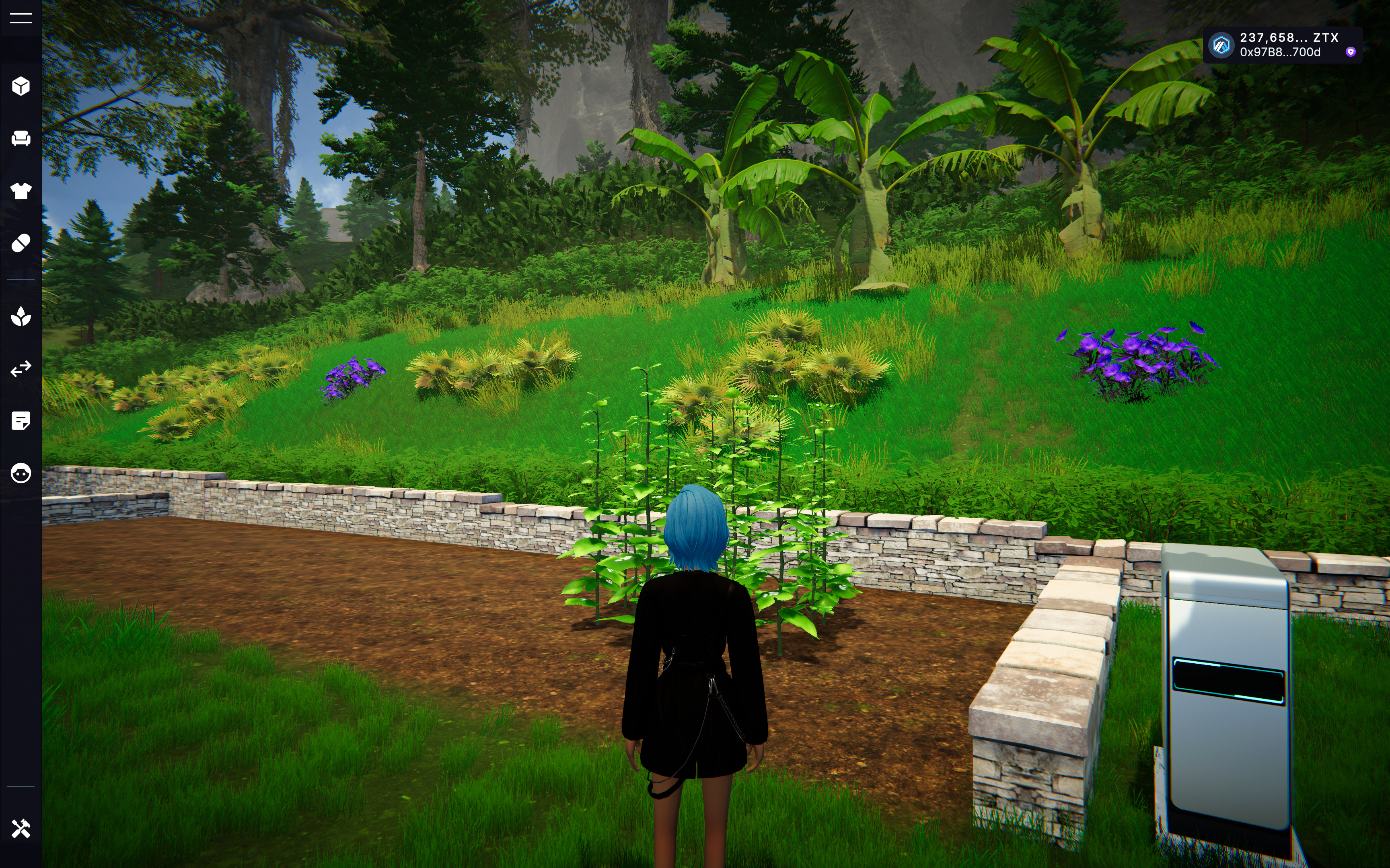
Task: Open the avatar face icon
Action: 21,473
